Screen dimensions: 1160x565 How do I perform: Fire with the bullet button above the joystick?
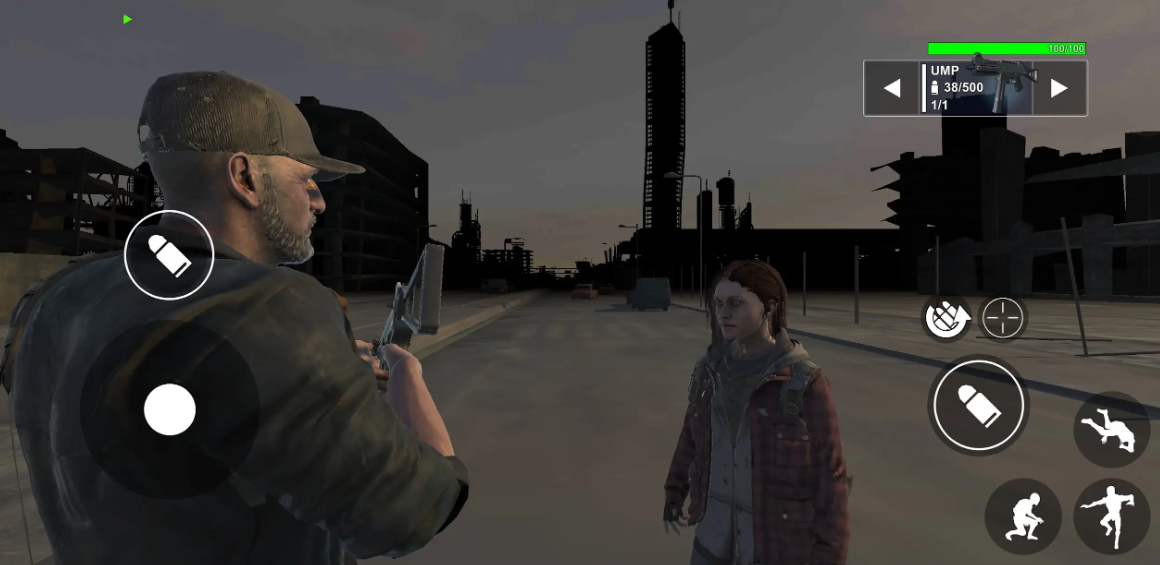(x=169, y=255)
